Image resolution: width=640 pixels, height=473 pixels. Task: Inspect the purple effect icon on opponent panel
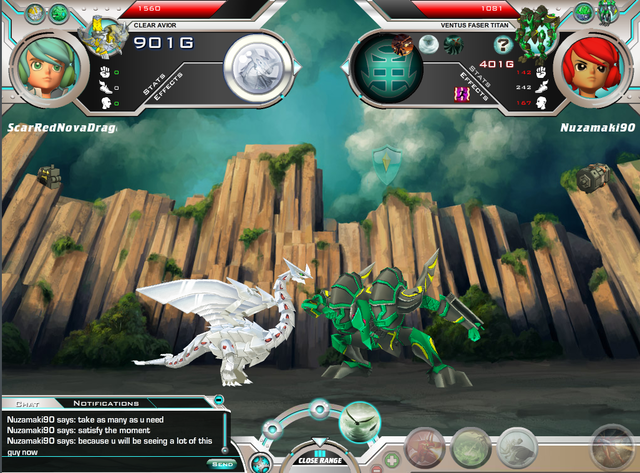(462, 93)
